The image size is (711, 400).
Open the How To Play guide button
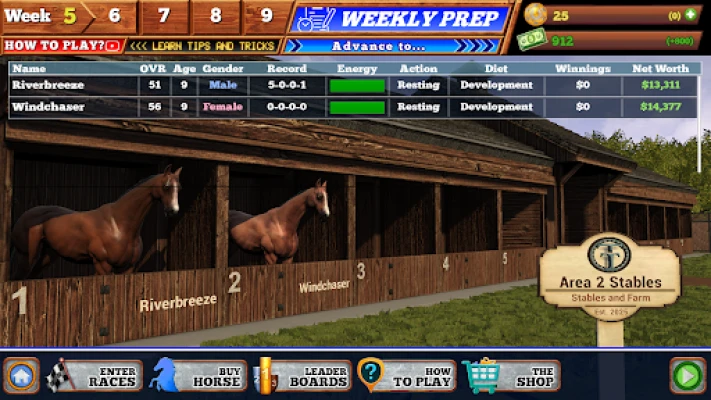click(x=407, y=375)
